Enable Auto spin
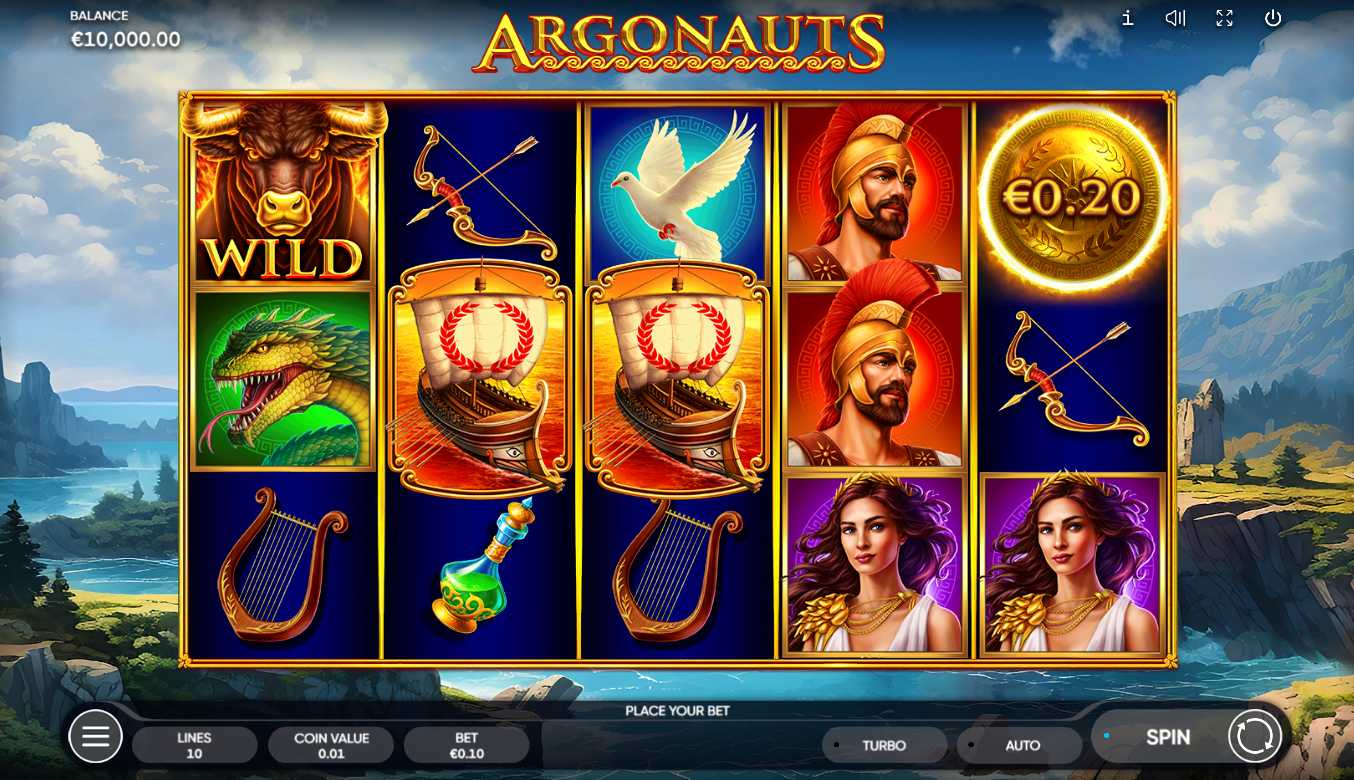The height and width of the screenshot is (780, 1354). click(x=1021, y=745)
